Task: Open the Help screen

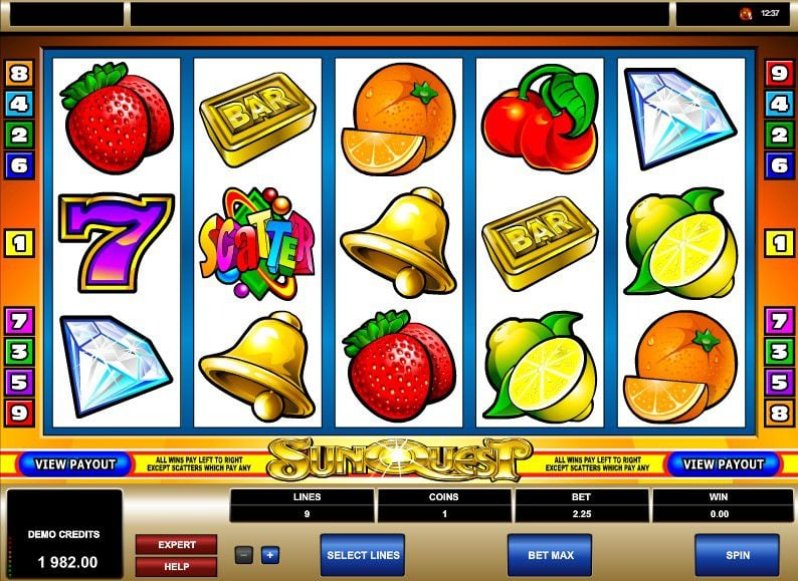Action: (176, 566)
